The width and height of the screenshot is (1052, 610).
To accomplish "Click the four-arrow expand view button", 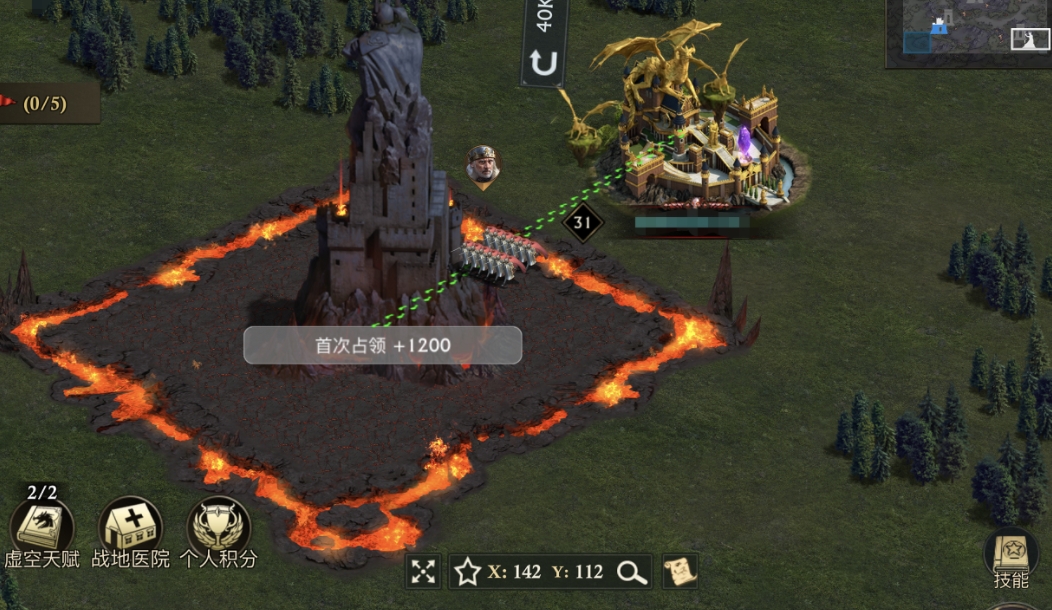I will [x=424, y=572].
